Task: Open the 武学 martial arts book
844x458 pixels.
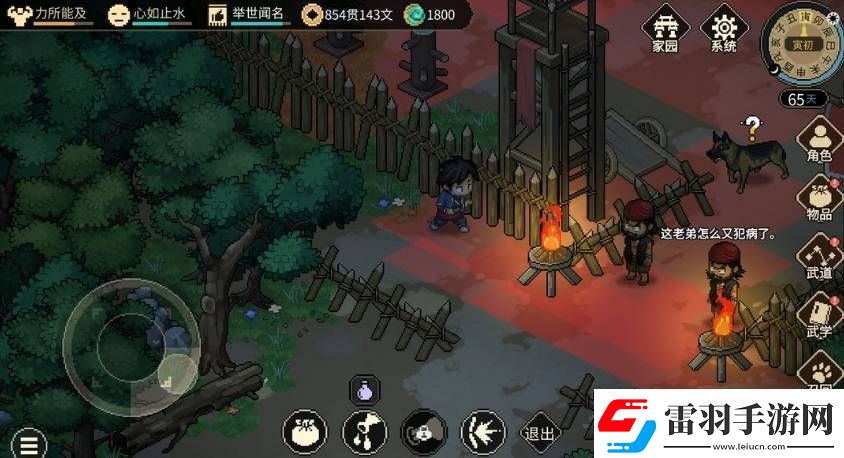Action: pyautogui.click(x=820, y=320)
